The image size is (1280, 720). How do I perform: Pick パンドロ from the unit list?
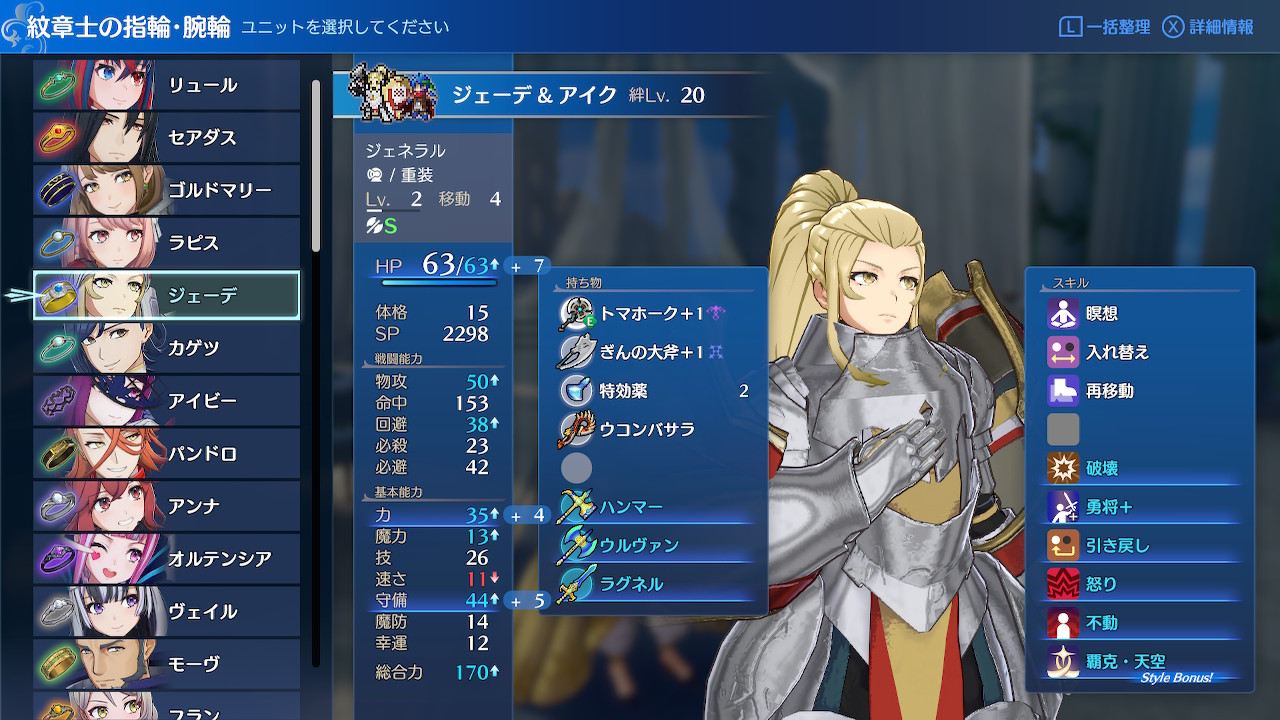167,454
